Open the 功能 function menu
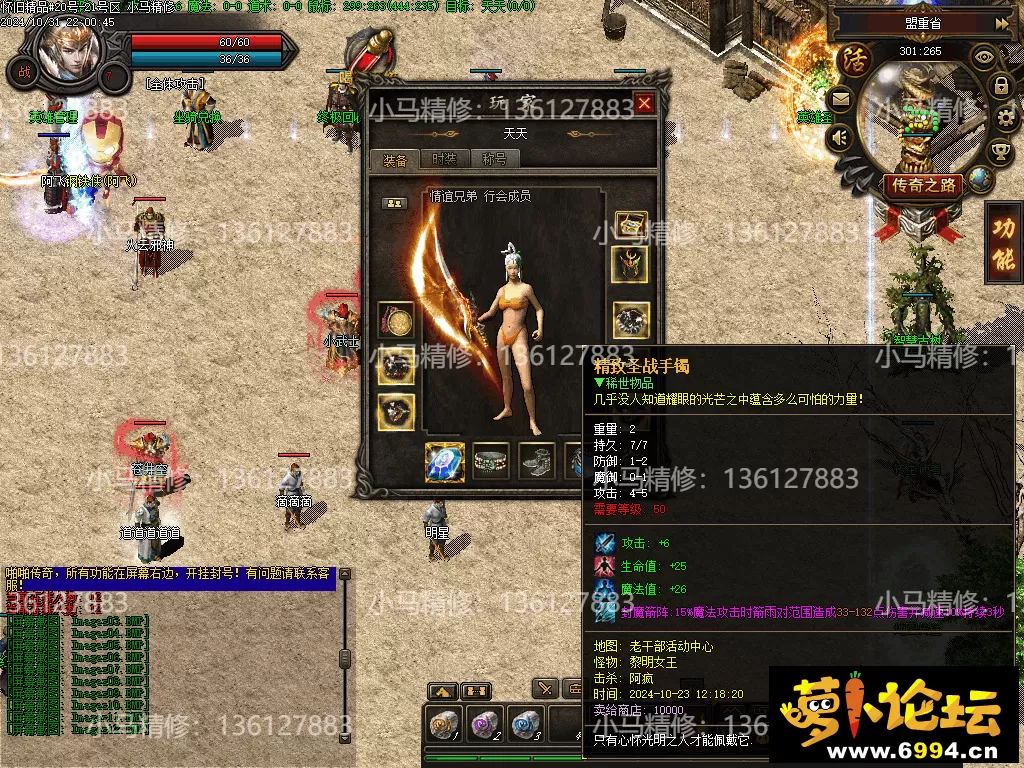 pyautogui.click(x=1002, y=243)
